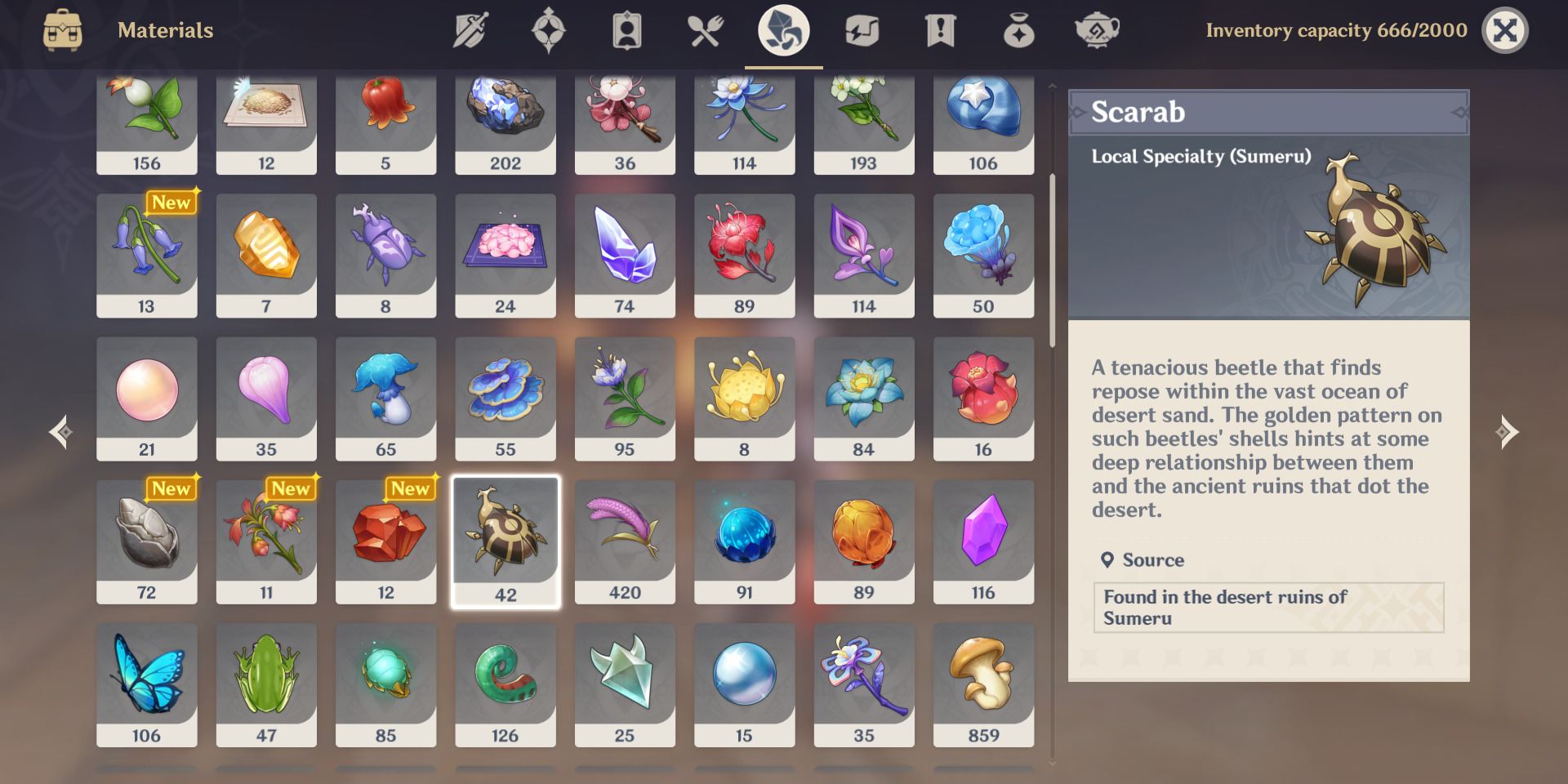Switch to the Artifacts category icon
The height and width of the screenshot is (784, 1568).
click(548, 30)
